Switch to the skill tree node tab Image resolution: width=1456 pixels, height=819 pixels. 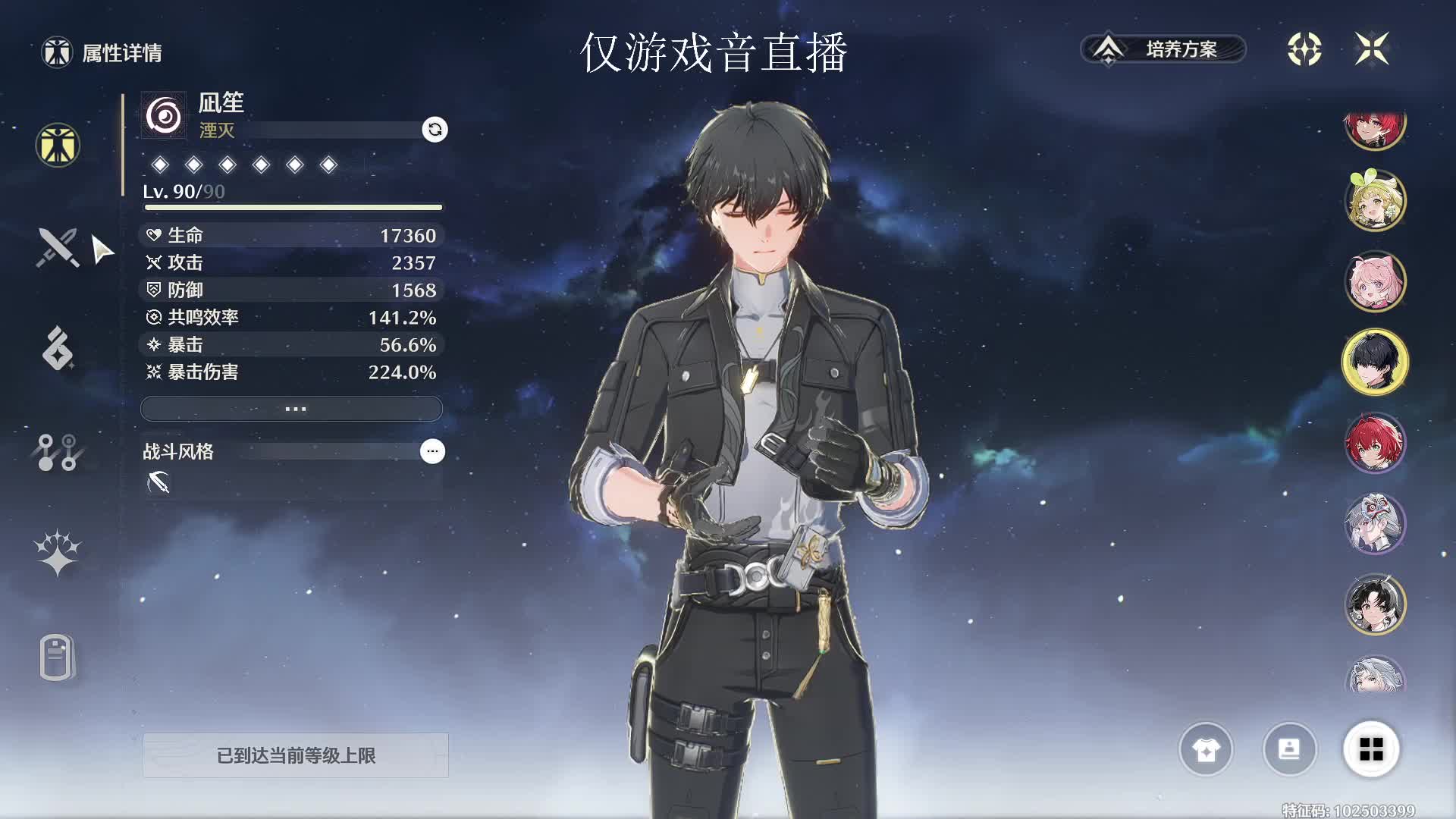[58, 452]
